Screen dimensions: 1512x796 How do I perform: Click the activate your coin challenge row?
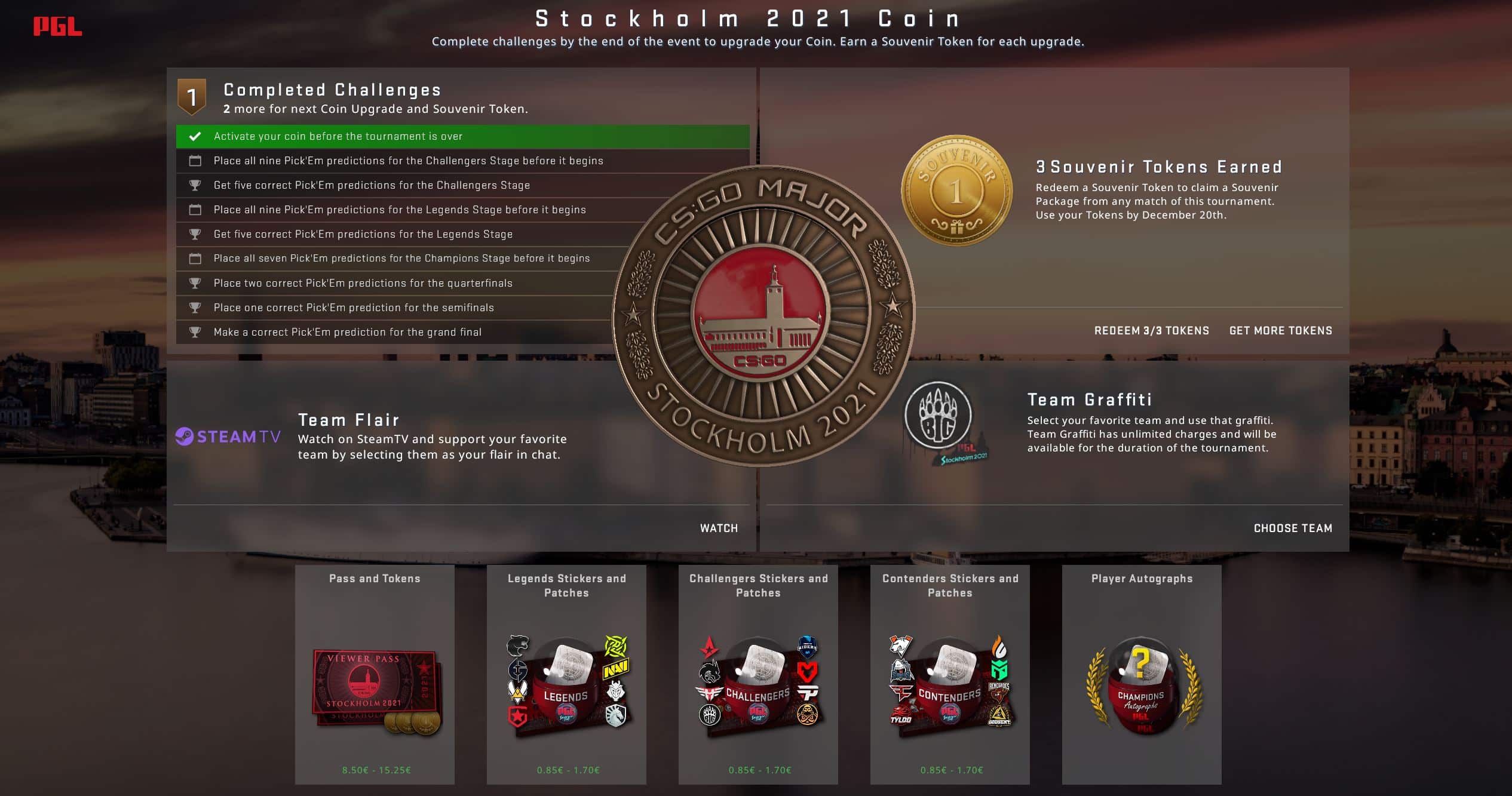tap(462, 136)
